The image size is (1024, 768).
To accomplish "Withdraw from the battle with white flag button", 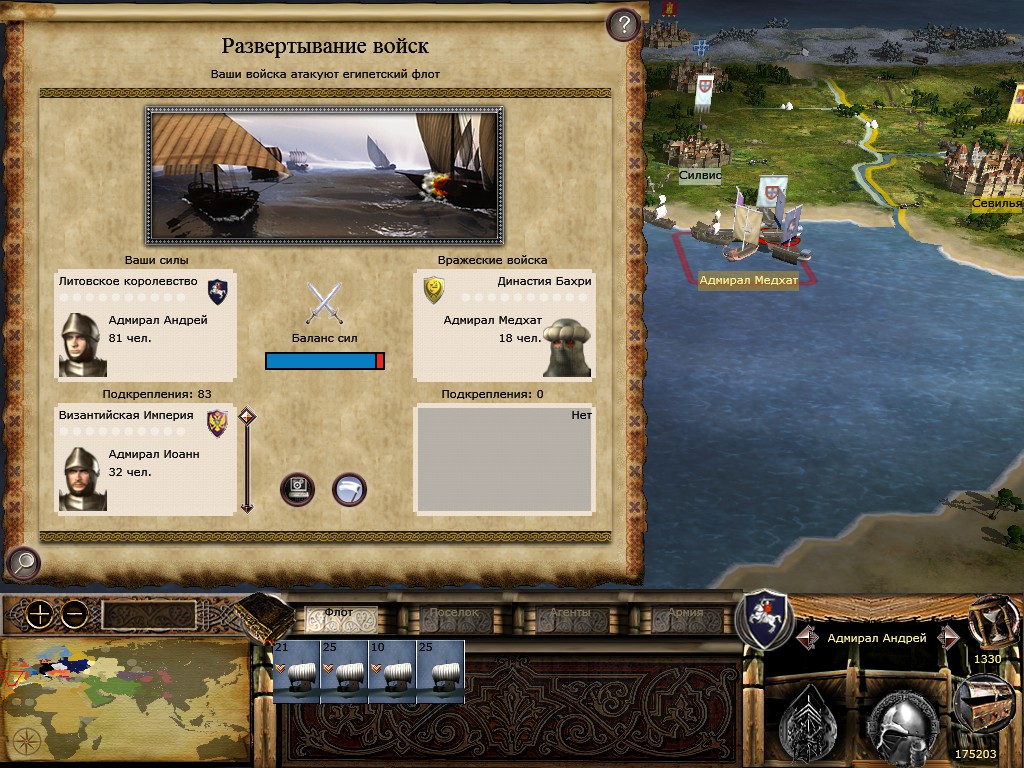I will pos(349,489).
